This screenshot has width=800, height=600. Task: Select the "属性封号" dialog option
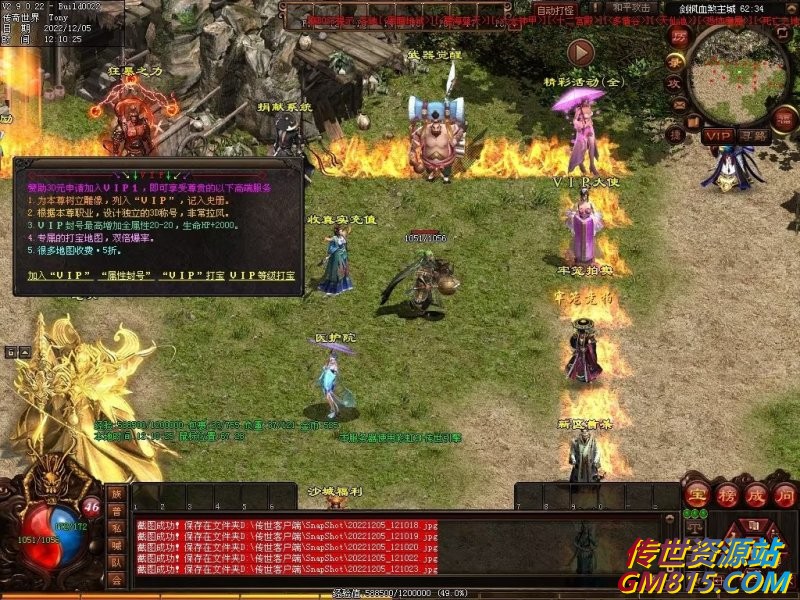click(124, 275)
